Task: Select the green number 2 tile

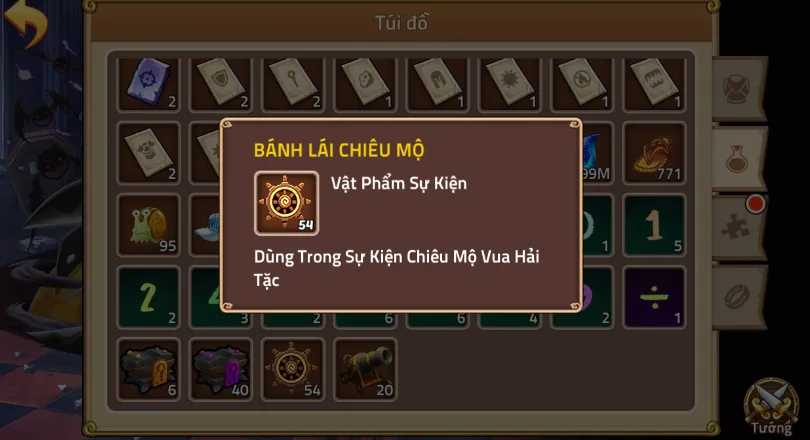Action: [x=148, y=297]
